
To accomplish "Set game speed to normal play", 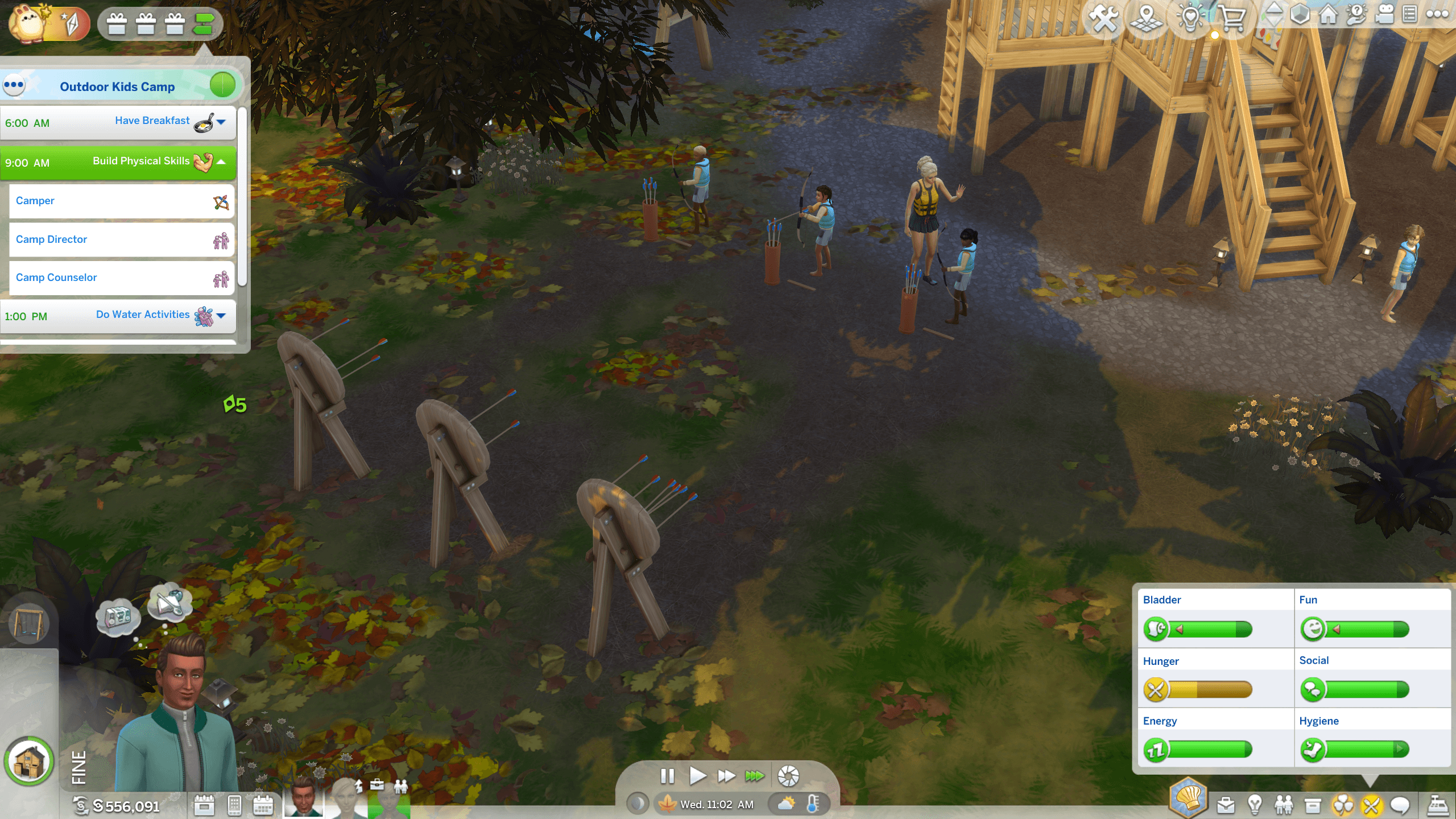I will tap(697, 776).
